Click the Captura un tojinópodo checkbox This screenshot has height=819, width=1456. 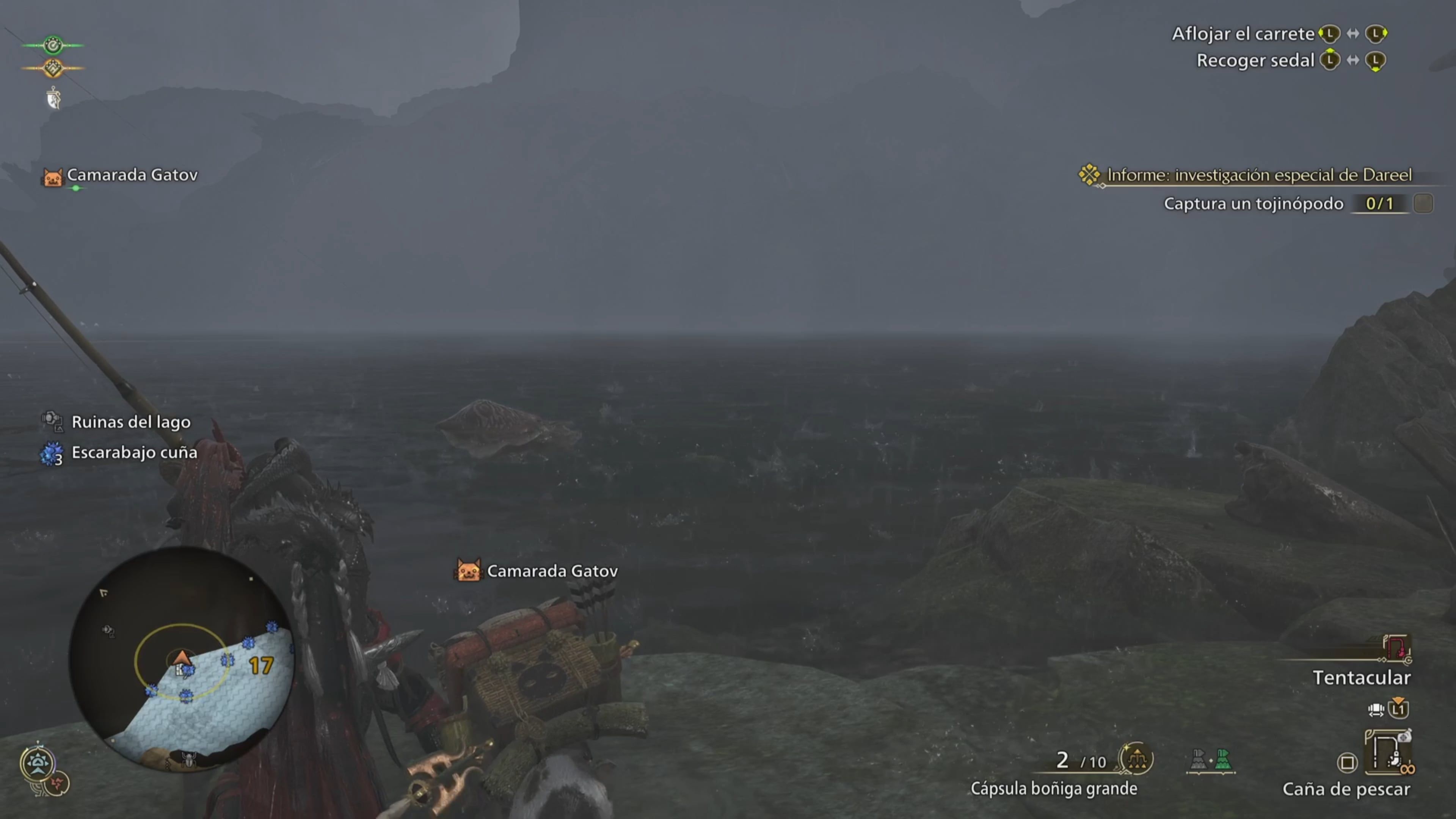[1424, 204]
